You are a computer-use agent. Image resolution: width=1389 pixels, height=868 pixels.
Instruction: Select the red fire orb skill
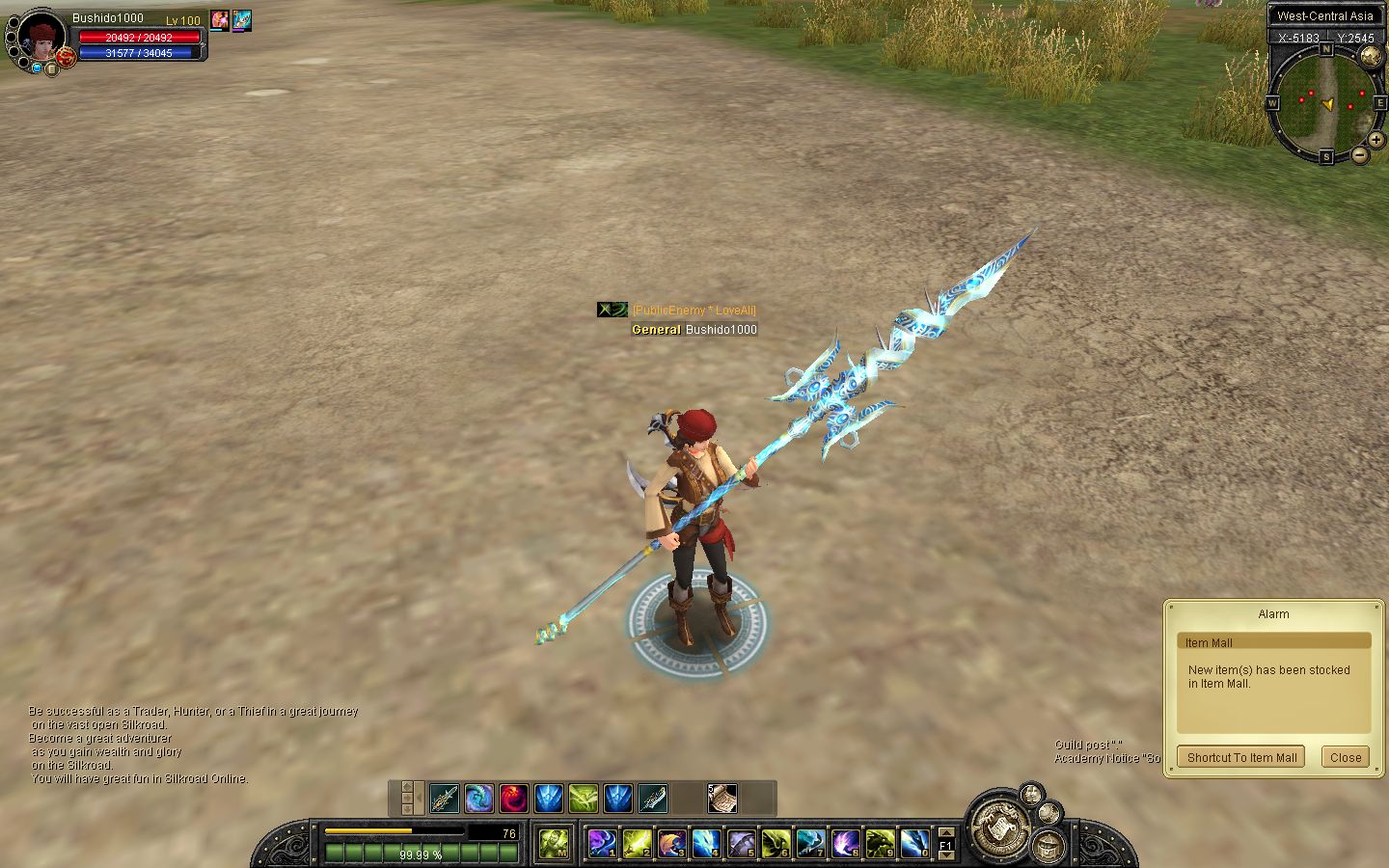pos(513,799)
